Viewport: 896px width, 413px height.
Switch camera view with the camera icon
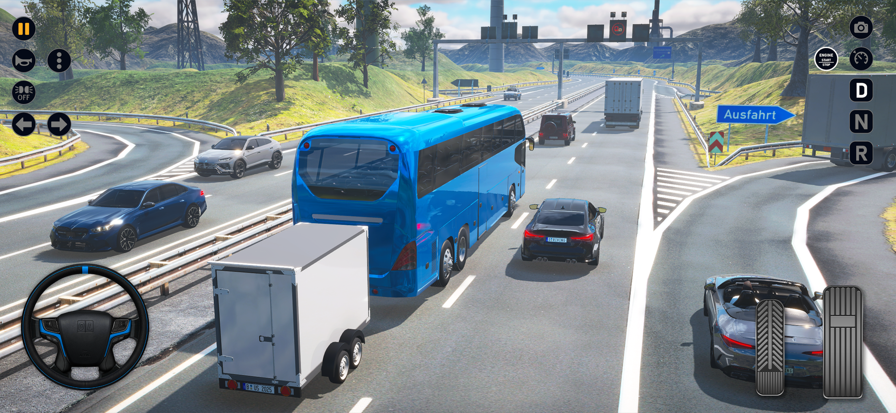(x=861, y=27)
